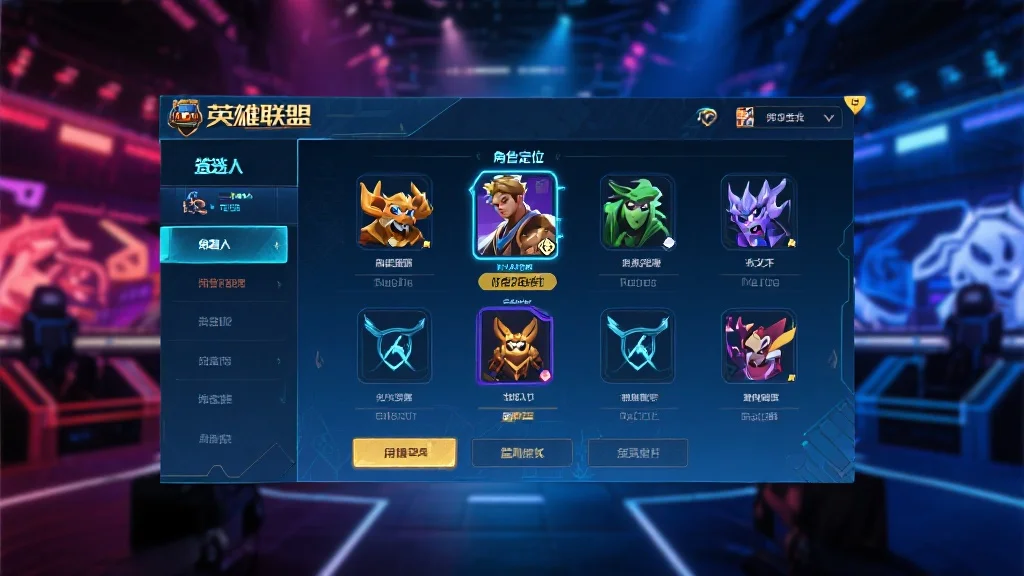Image resolution: width=1024 pixels, height=576 pixels.
Task: Click the shield emblem icon beside the dropdown
Action: click(707, 117)
